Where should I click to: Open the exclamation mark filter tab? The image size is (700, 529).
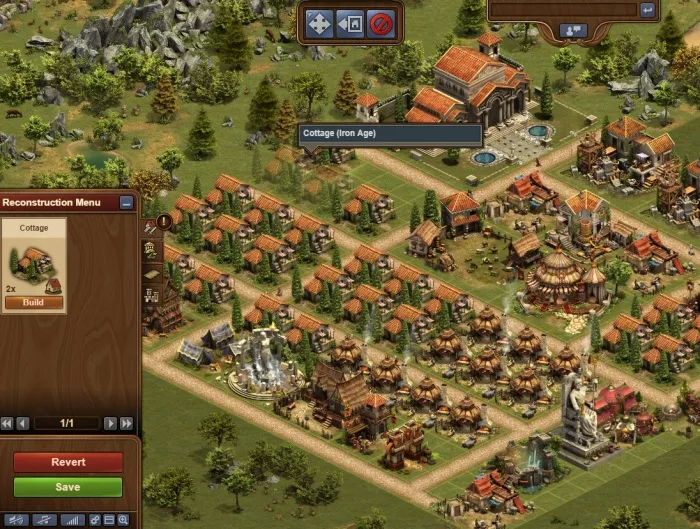164,222
